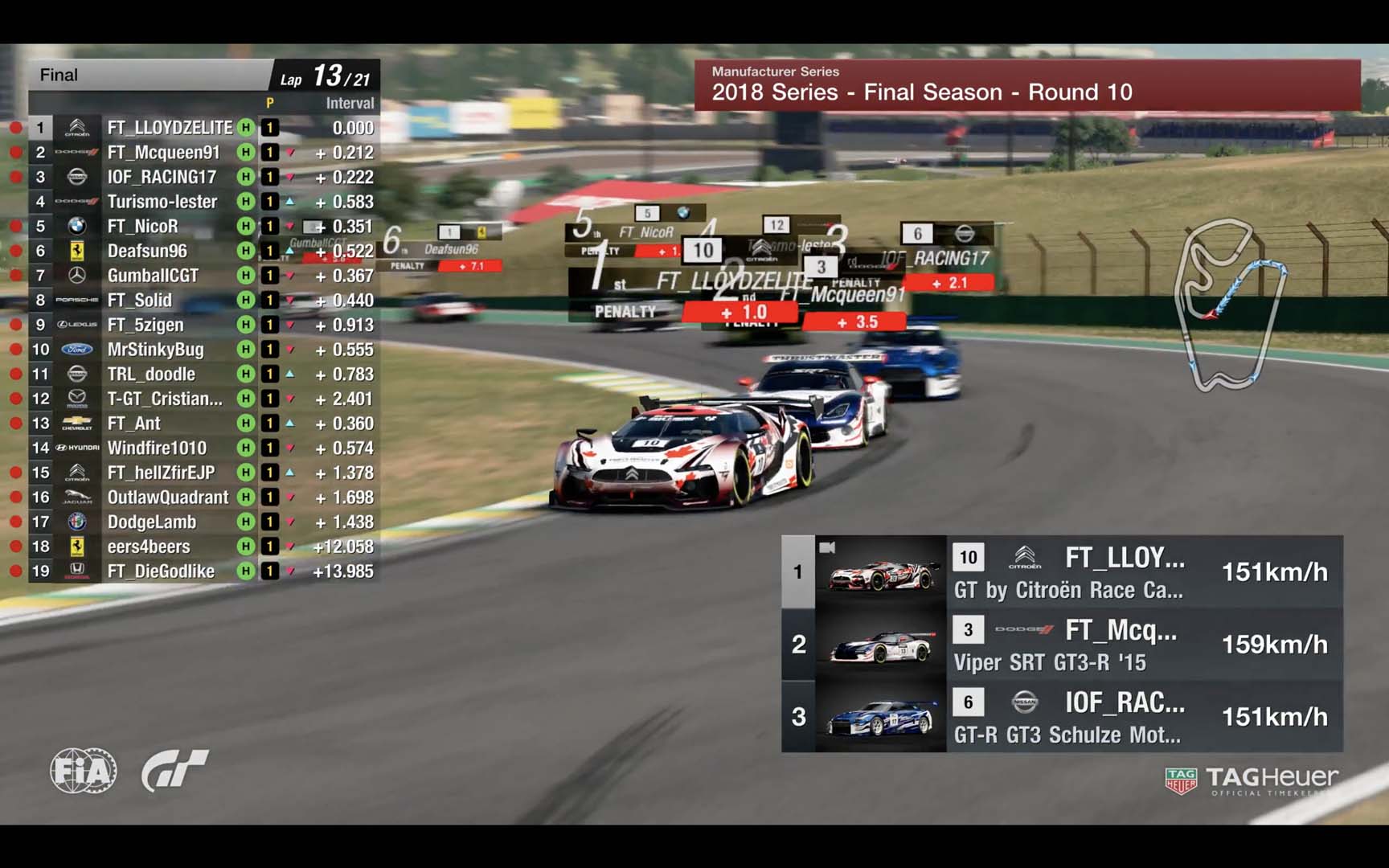Pick OutlawQuadrant from the standings
The height and width of the screenshot is (868, 1389).
168,497
